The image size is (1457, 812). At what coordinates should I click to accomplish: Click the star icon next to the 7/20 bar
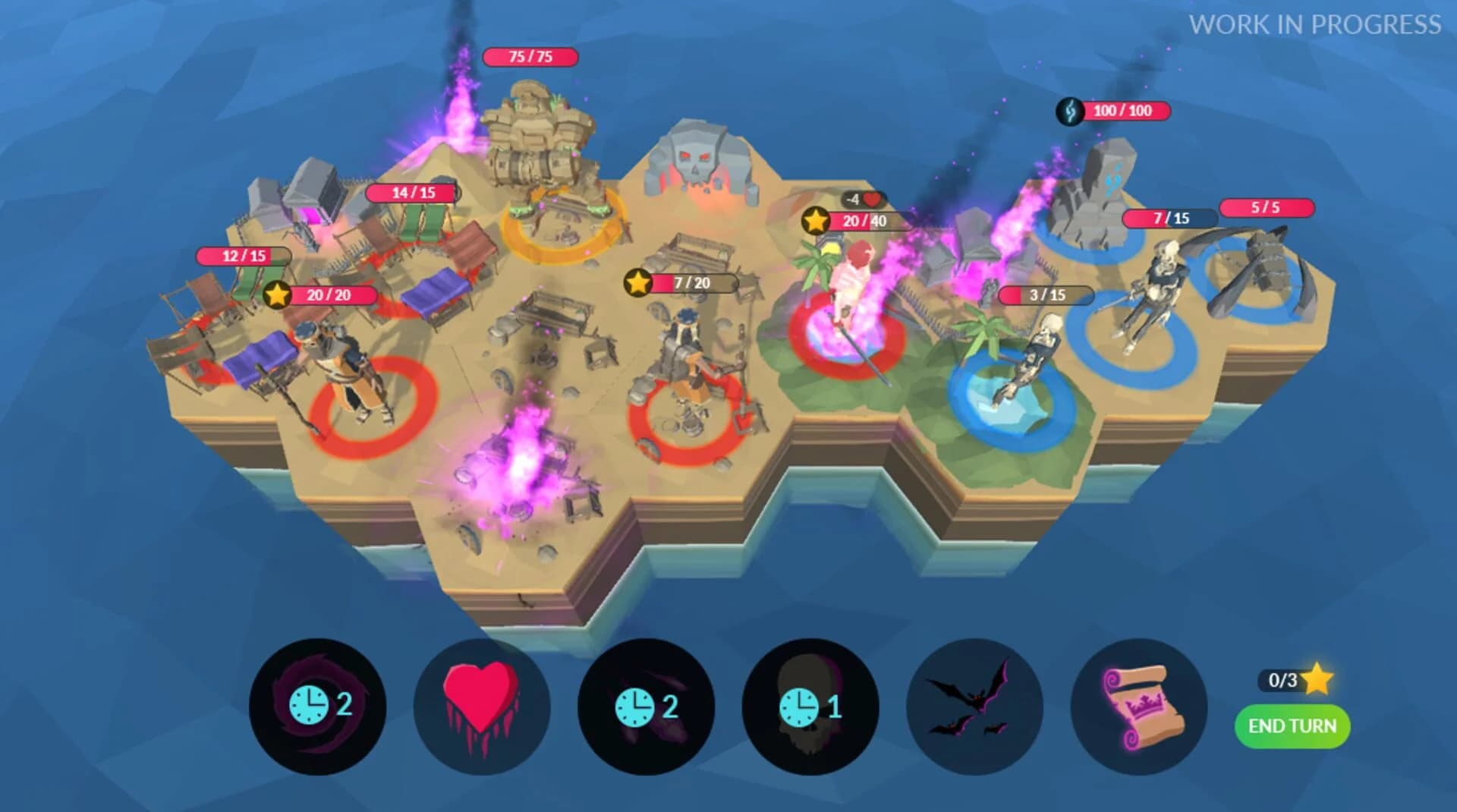[x=637, y=282]
